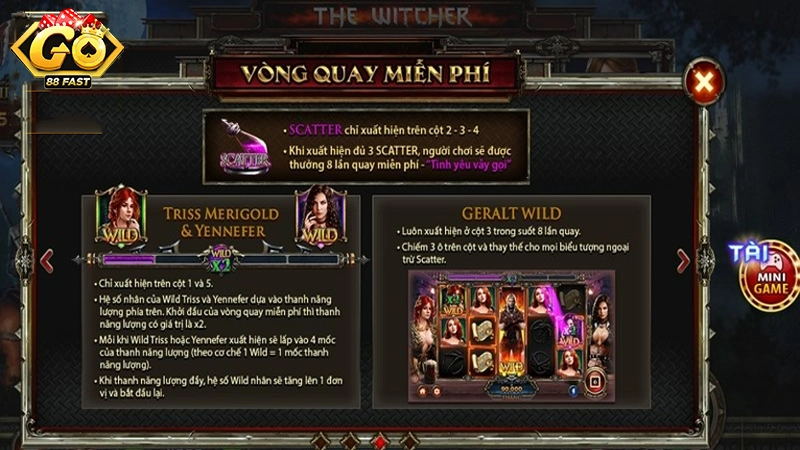Close the free spins info popup
This screenshot has width=800, height=450.
(x=705, y=81)
